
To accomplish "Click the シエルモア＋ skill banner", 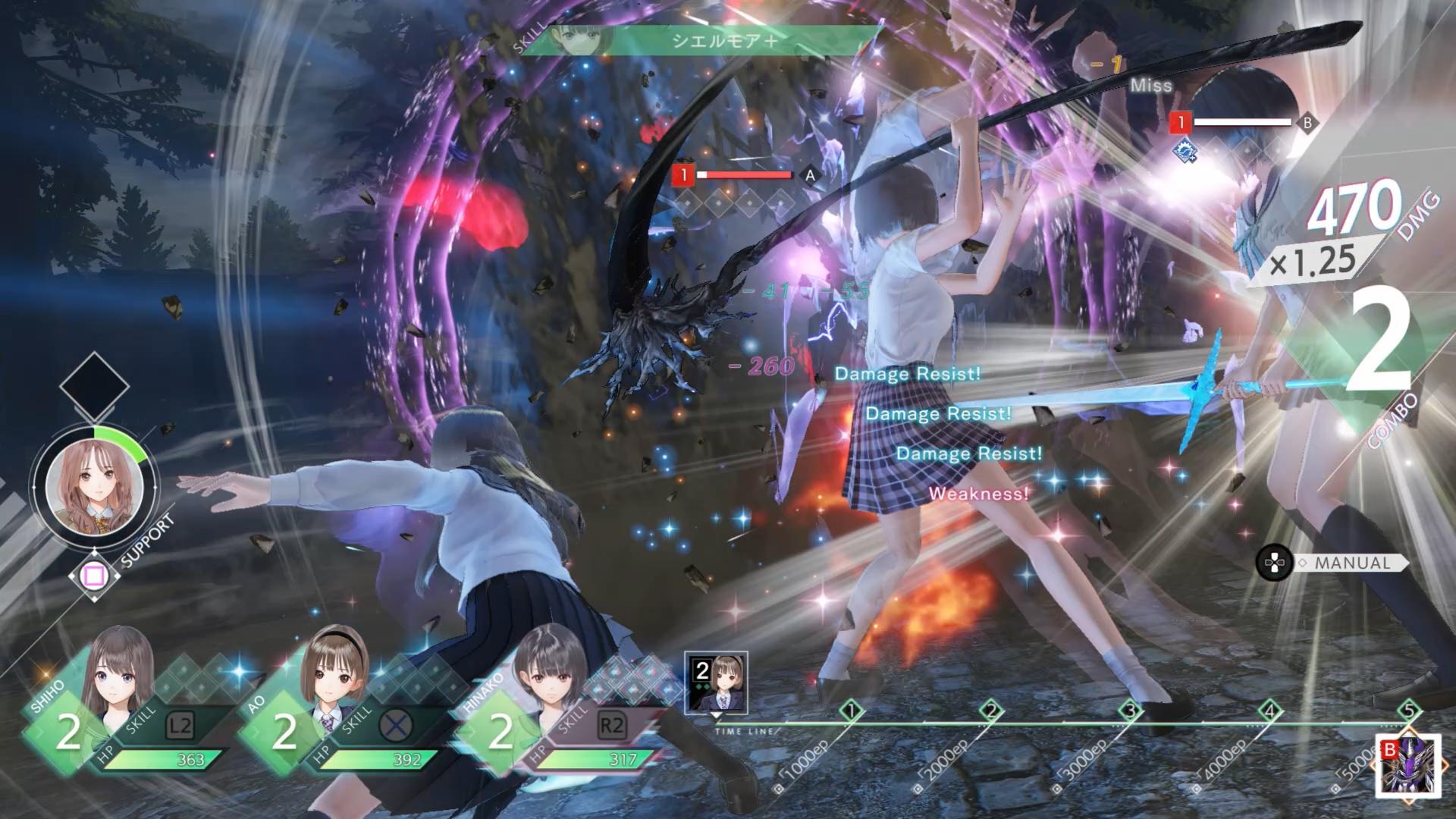I will 724,41.
